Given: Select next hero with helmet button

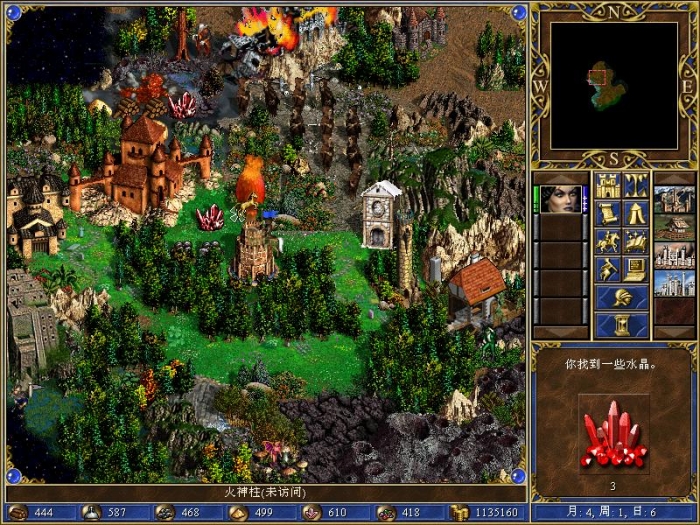Looking at the screenshot, I should pyautogui.click(x=621, y=297).
